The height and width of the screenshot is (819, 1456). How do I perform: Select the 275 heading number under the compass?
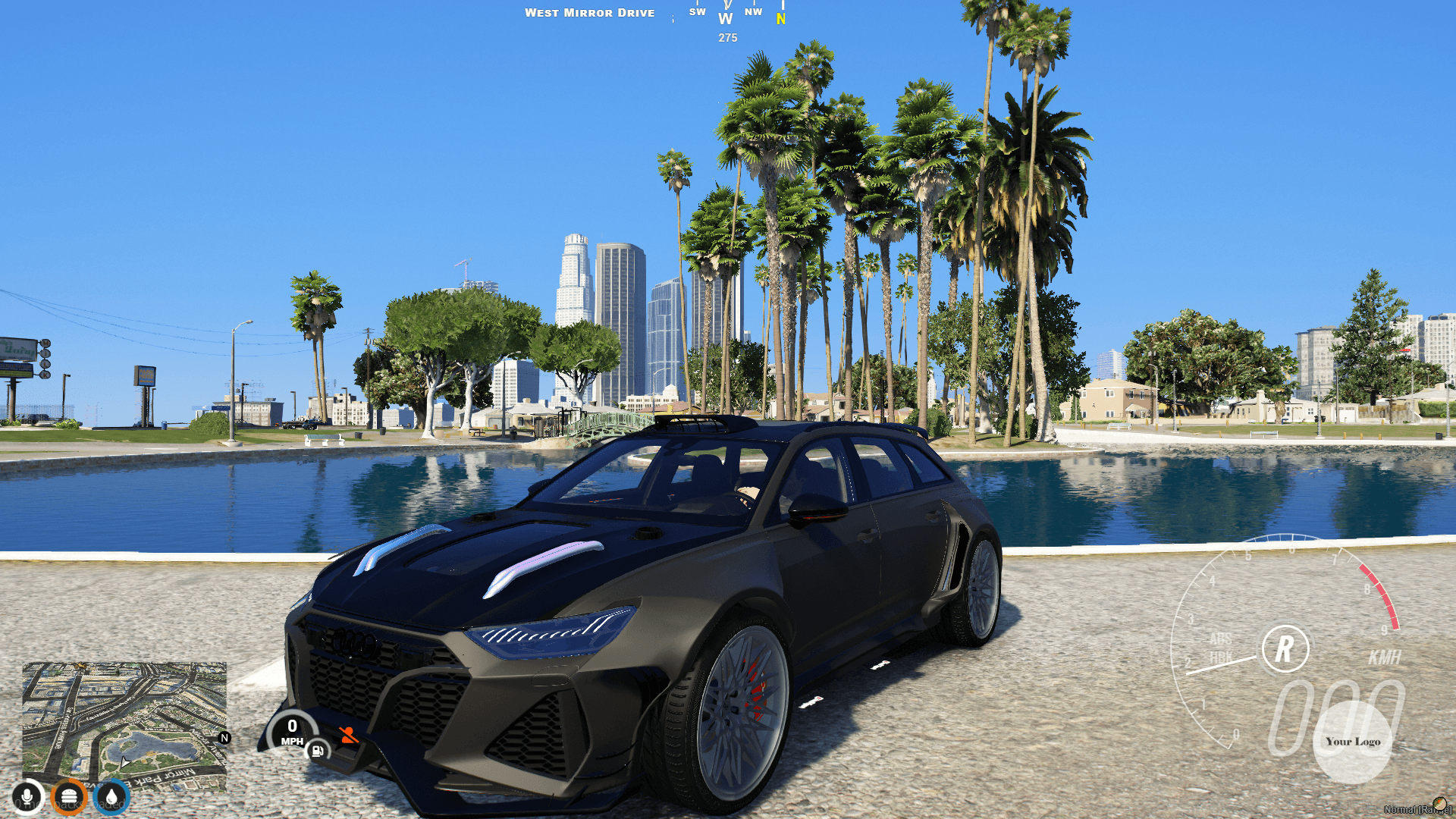point(726,38)
